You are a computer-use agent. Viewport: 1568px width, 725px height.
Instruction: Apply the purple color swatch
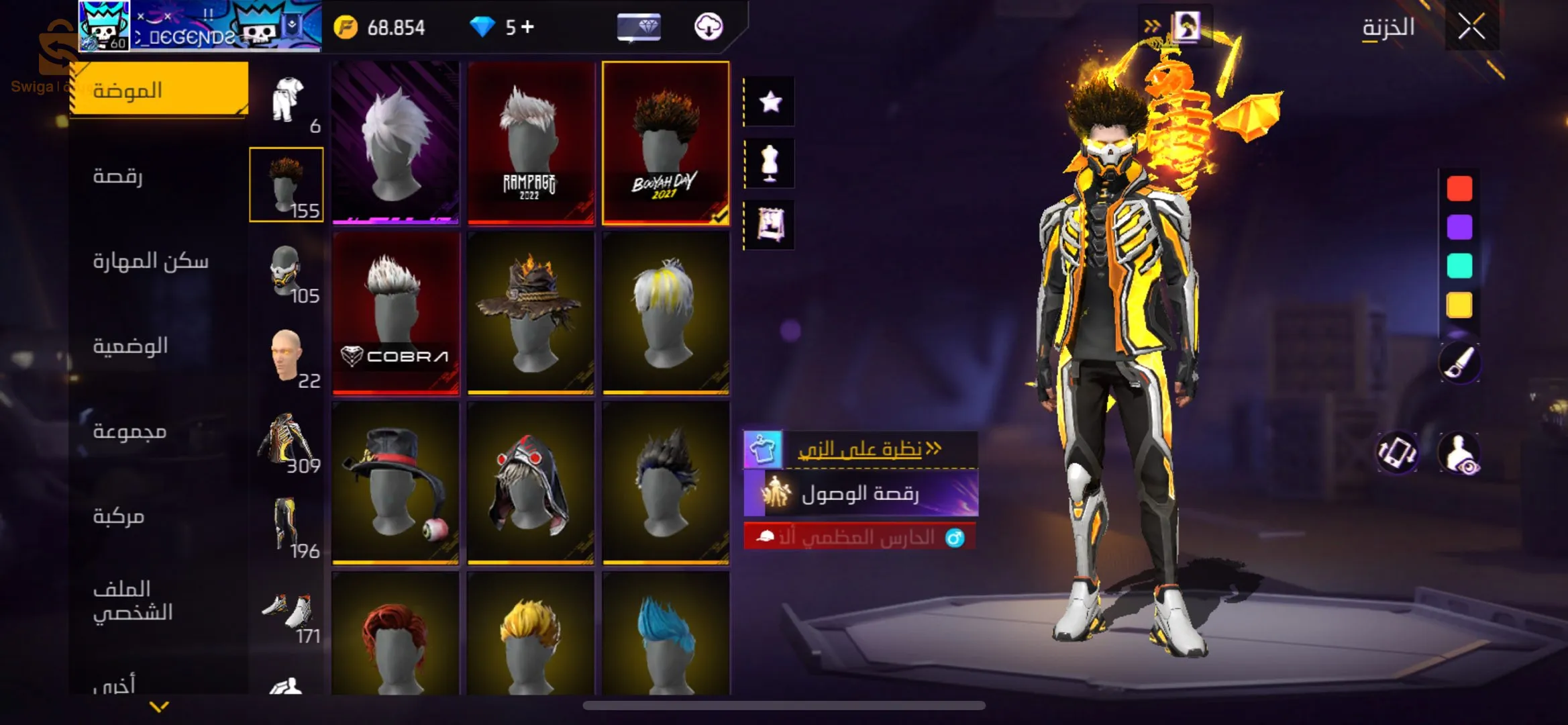[x=1459, y=228]
